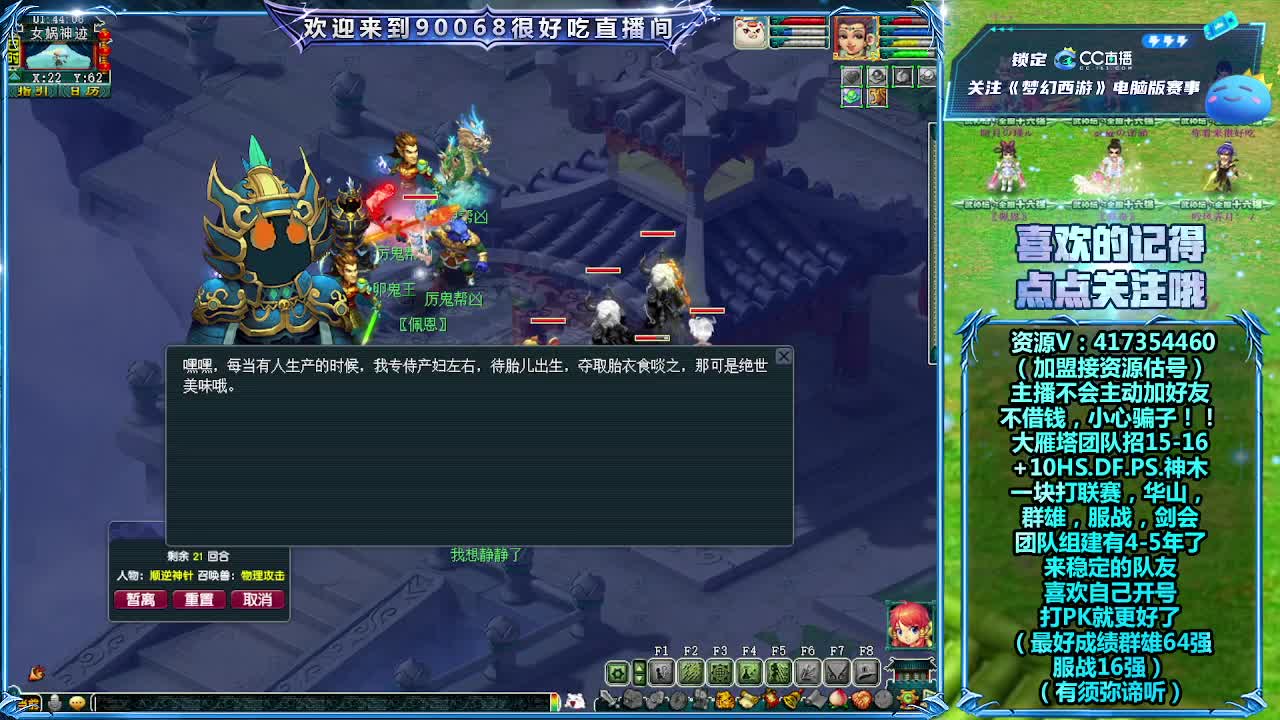1280x720 pixels.
Task: Click the 取消 cancel button
Action: click(258, 599)
